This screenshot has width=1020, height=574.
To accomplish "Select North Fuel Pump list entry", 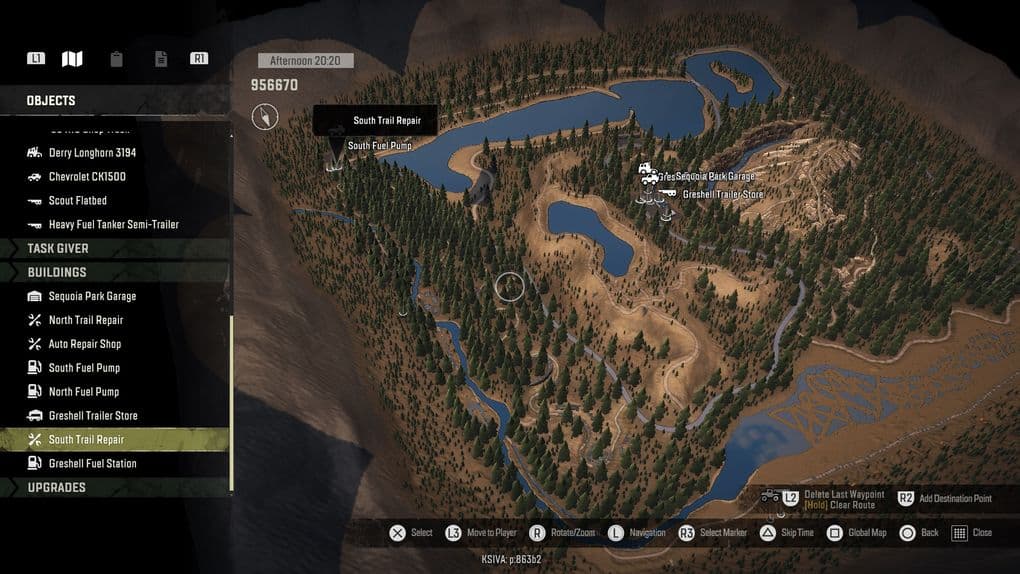I will click(x=84, y=392).
